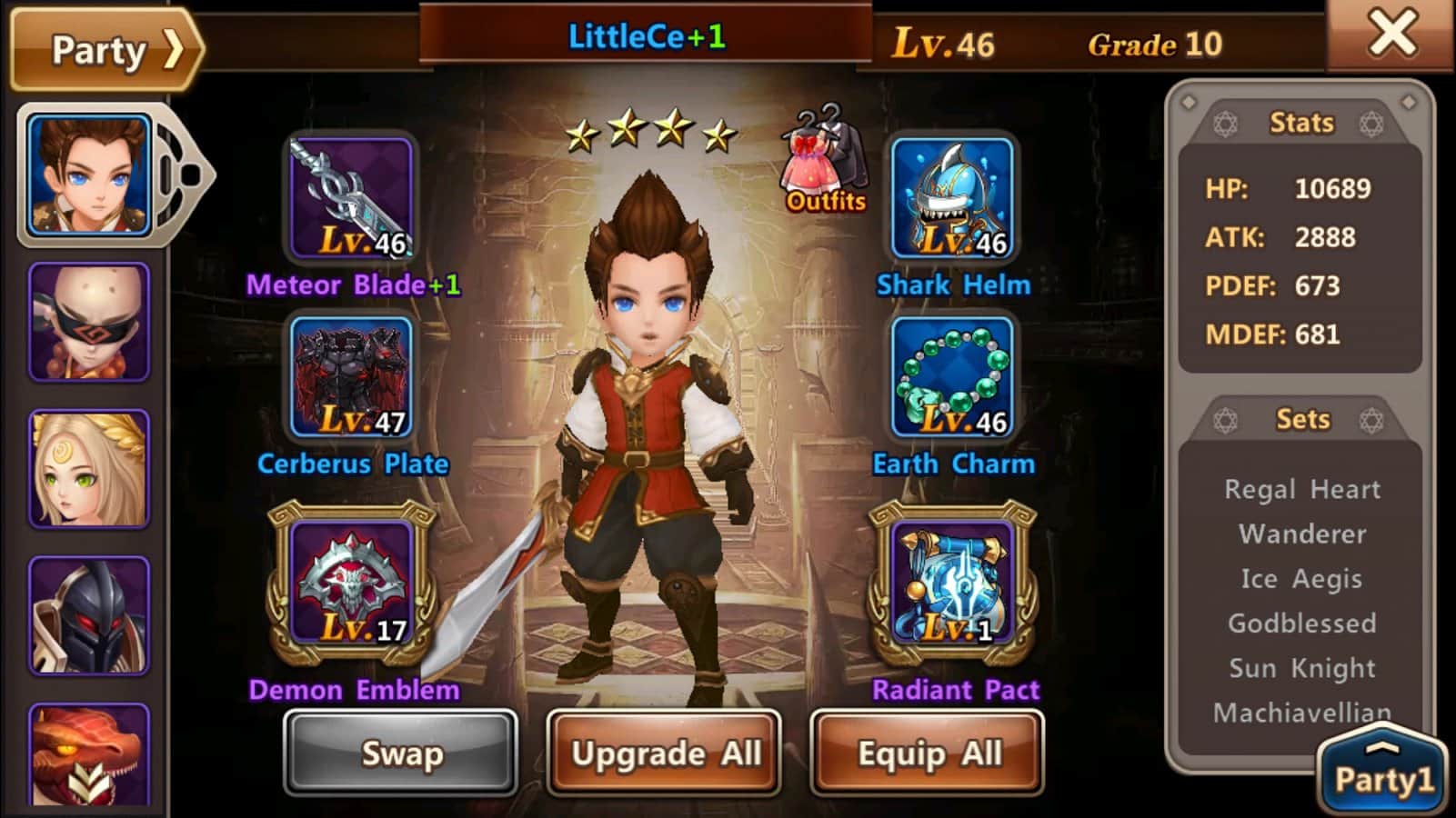Screen dimensions: 1456x818
Task: Choose the blindfolded monk portrait
Action: pos(89,322)
